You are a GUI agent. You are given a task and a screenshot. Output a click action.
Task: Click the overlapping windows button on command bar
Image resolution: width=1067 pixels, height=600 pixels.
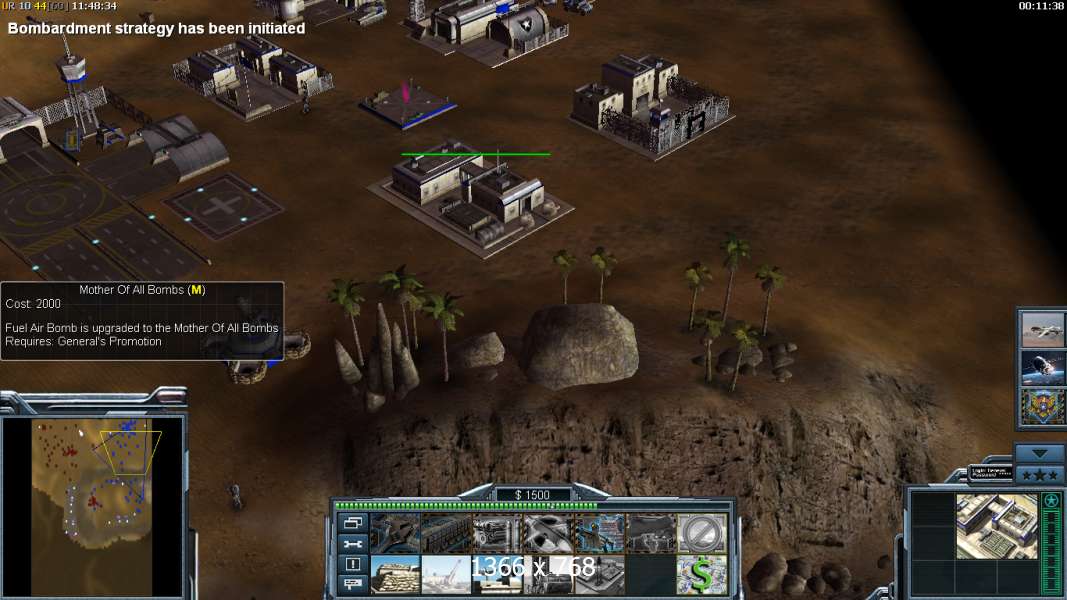(352, 523)
